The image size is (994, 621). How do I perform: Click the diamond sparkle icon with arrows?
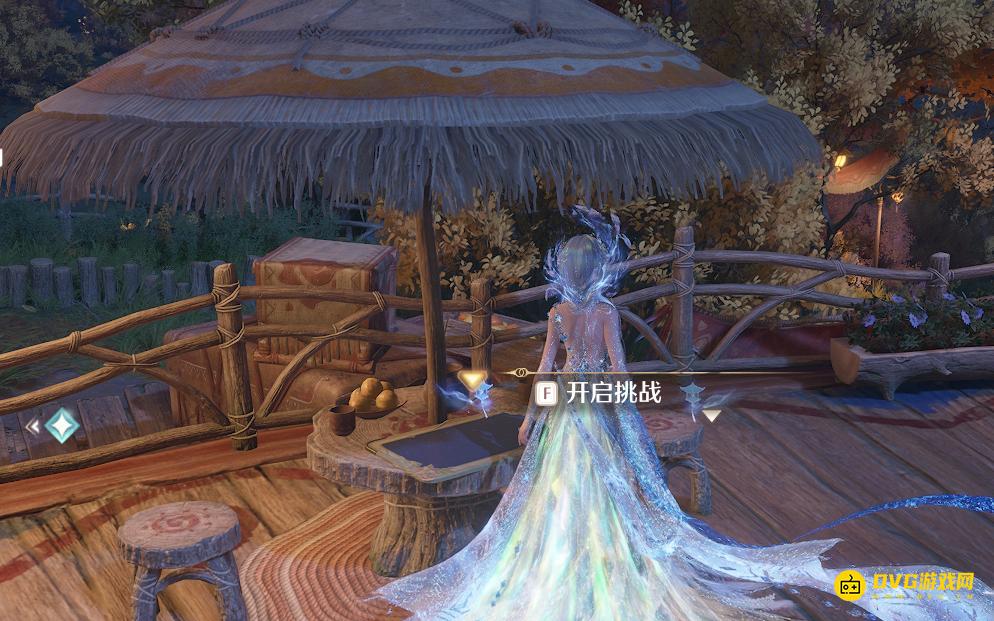61,426
